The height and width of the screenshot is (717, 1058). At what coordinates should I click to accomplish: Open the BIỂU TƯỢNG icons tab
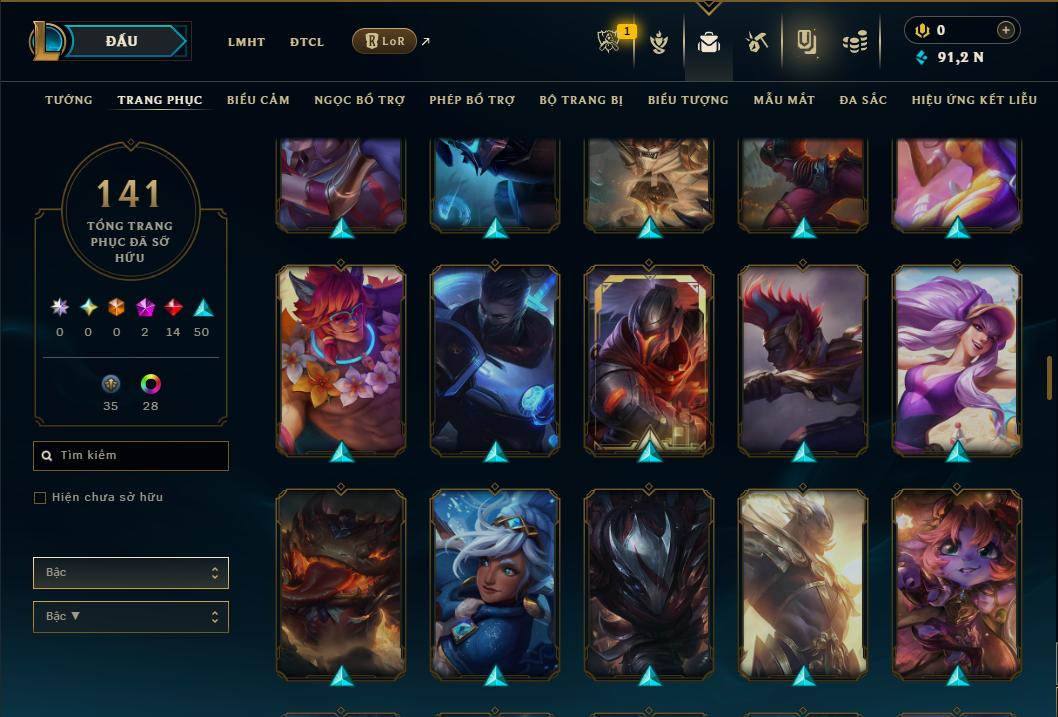click(x=688, y=100)
